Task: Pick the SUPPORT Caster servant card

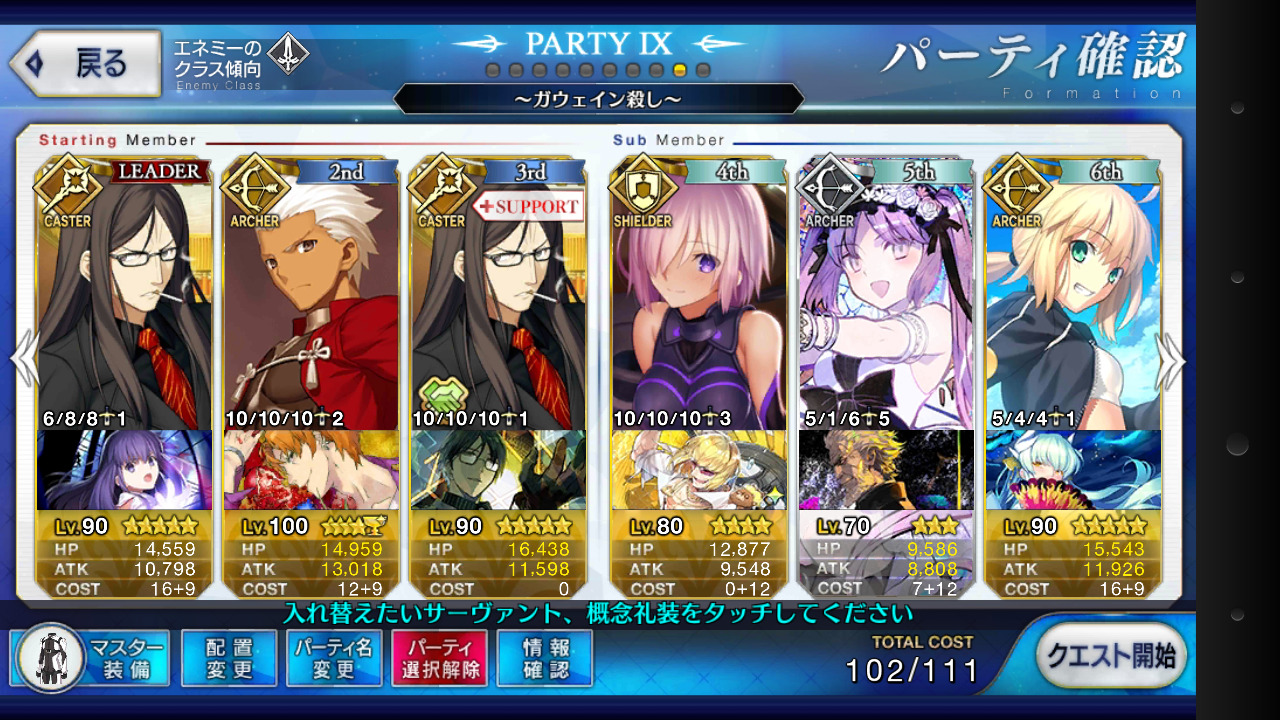Action: [498, 300]
